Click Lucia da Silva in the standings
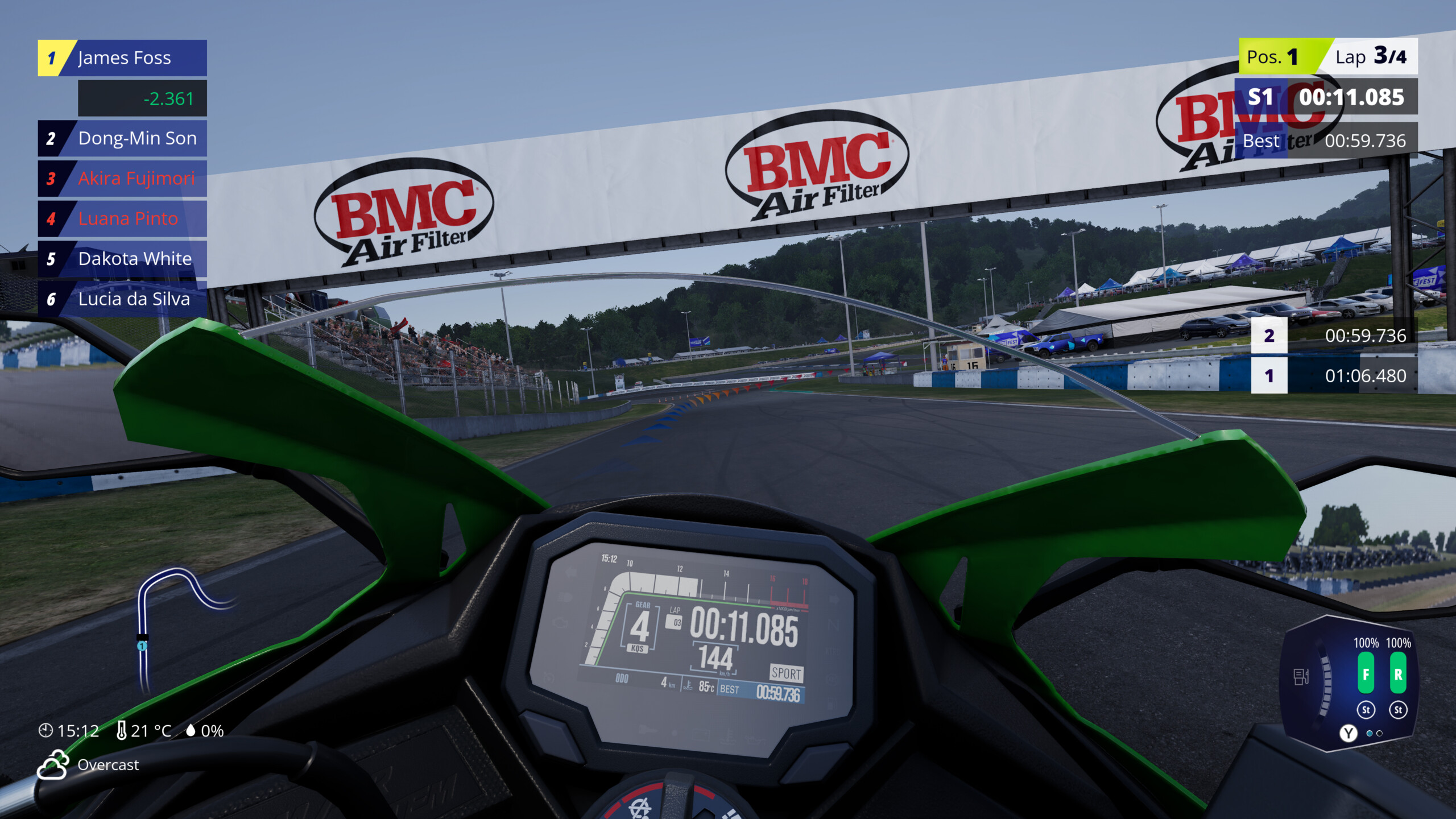 coord(123,299)
